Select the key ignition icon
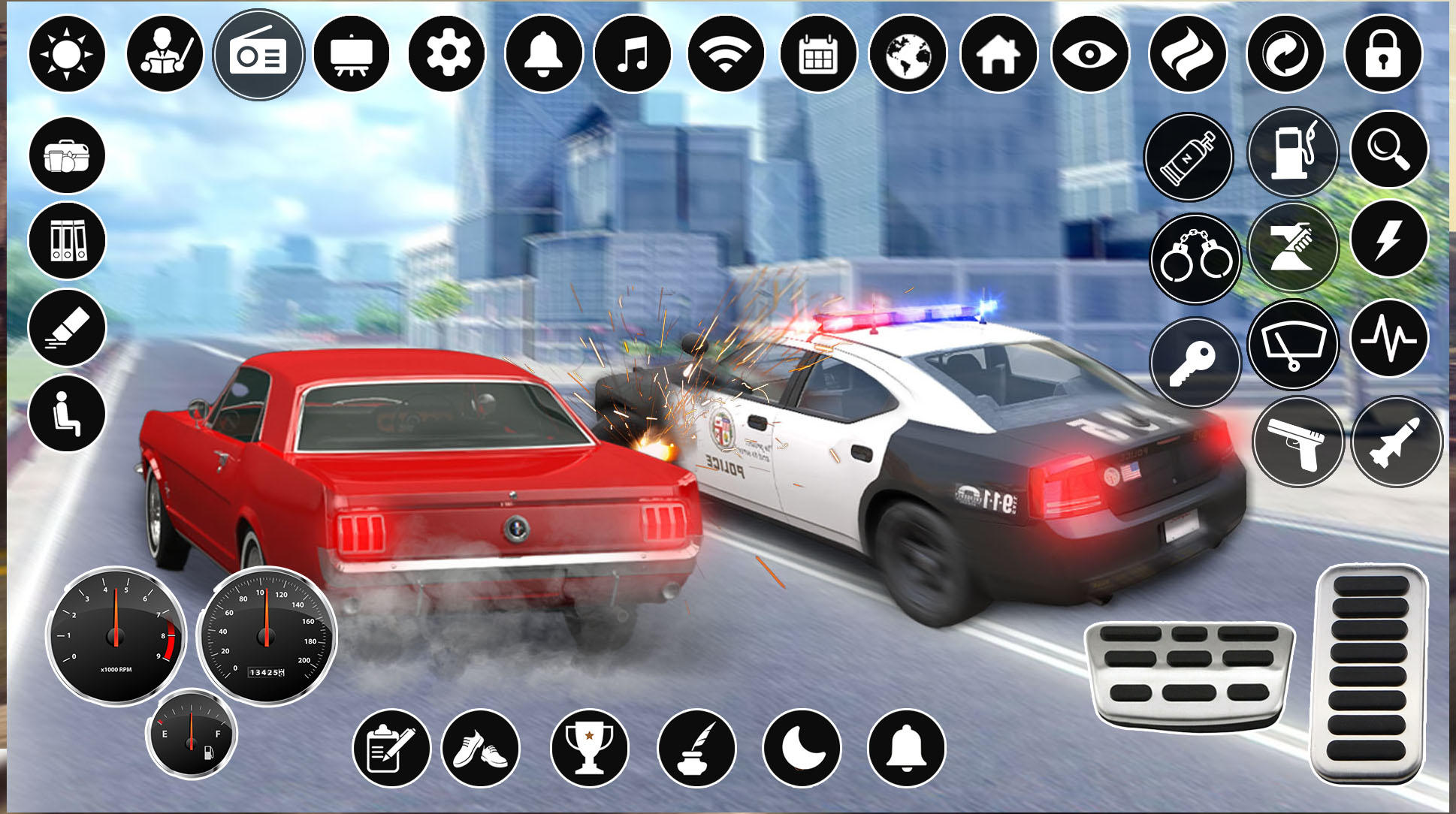The image size is (1456, 814). pos(1195,360)
